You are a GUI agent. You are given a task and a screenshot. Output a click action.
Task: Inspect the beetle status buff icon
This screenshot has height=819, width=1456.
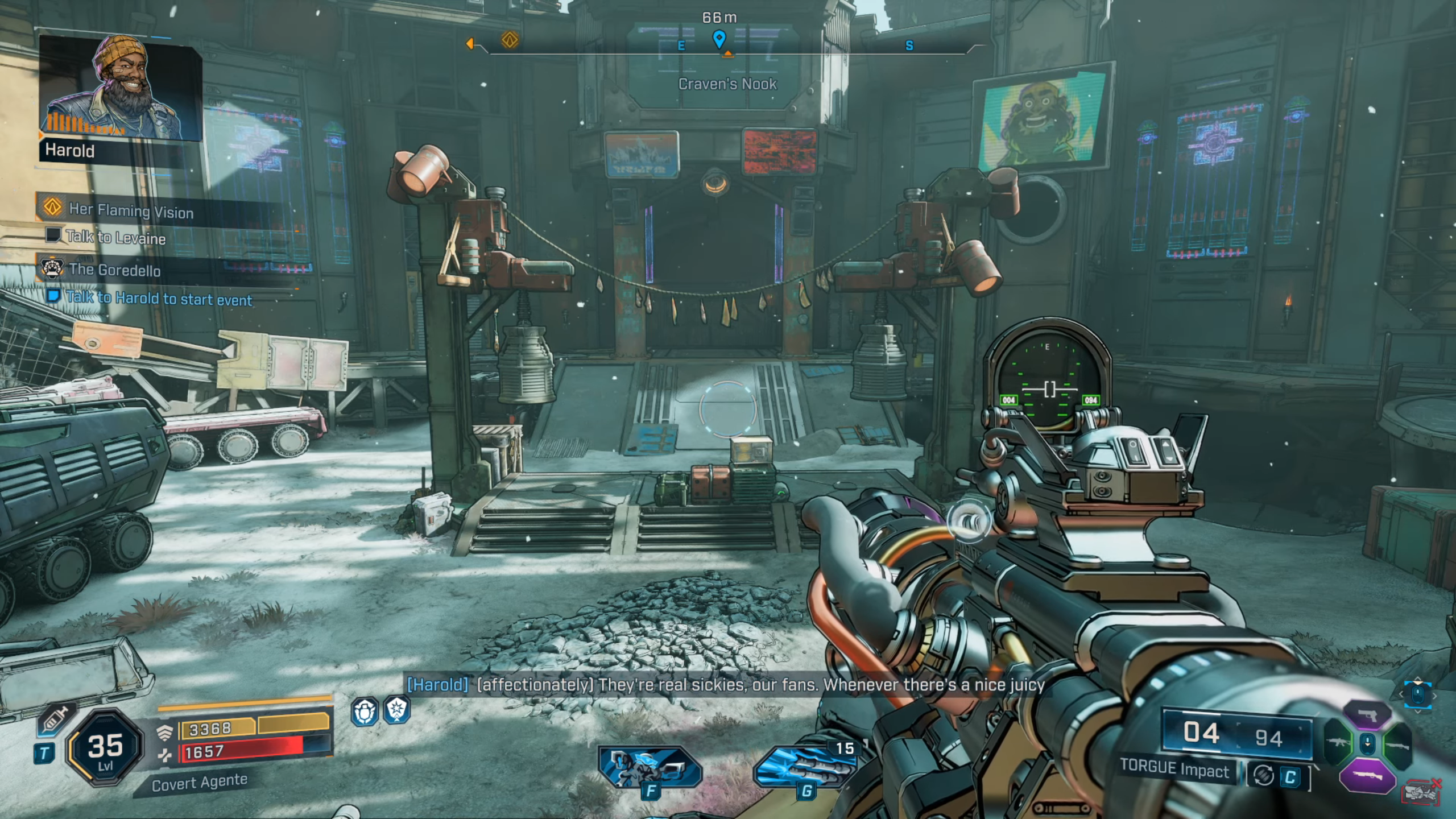click(365, 711)
